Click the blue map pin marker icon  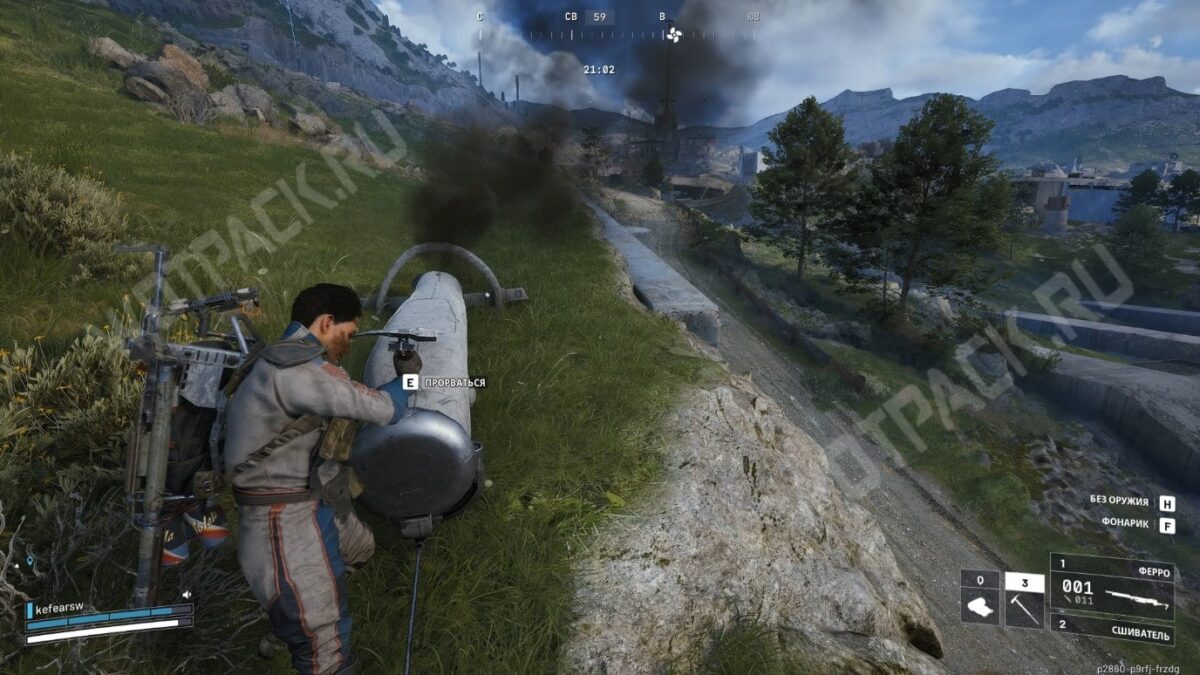pos(30,561)
